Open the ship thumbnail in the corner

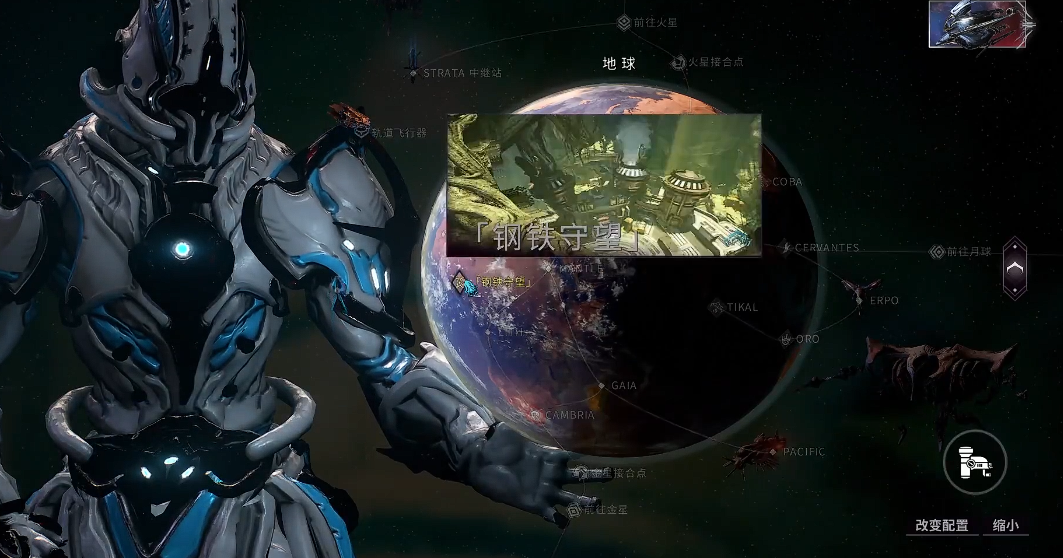coord(979,24)
